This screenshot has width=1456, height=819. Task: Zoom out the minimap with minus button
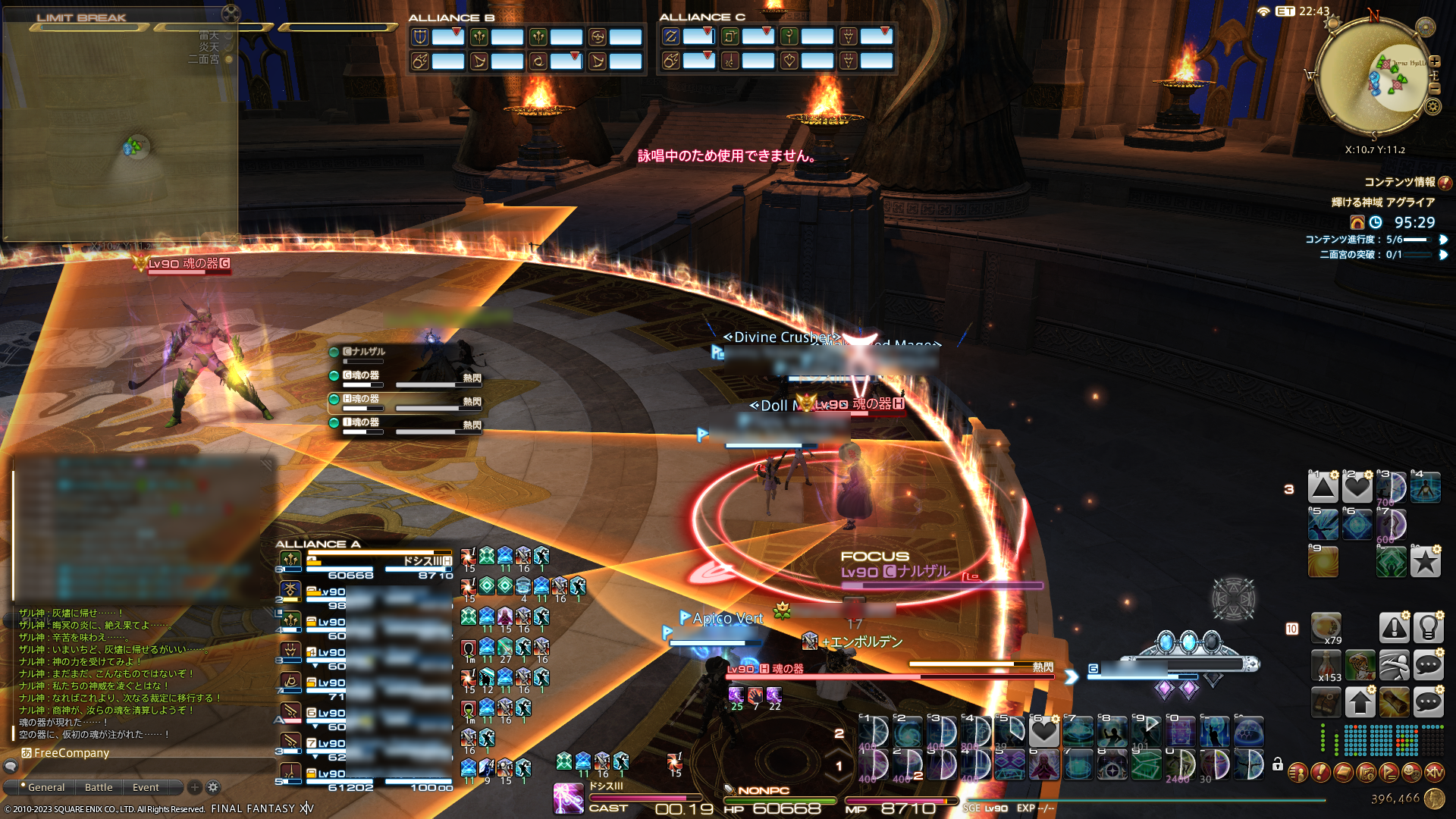click(x=1435, y=88)
